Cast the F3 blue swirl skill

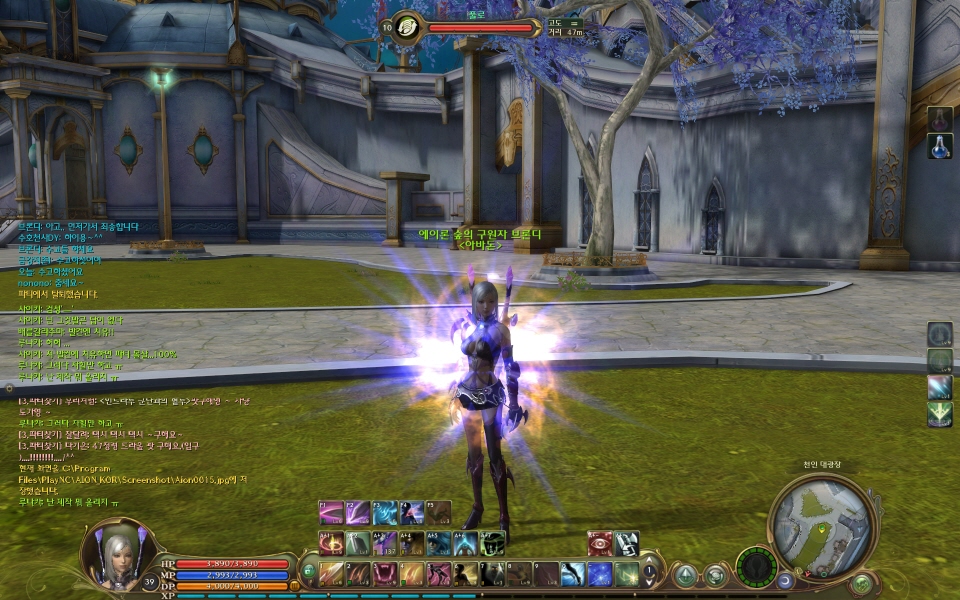coord(385,513)
